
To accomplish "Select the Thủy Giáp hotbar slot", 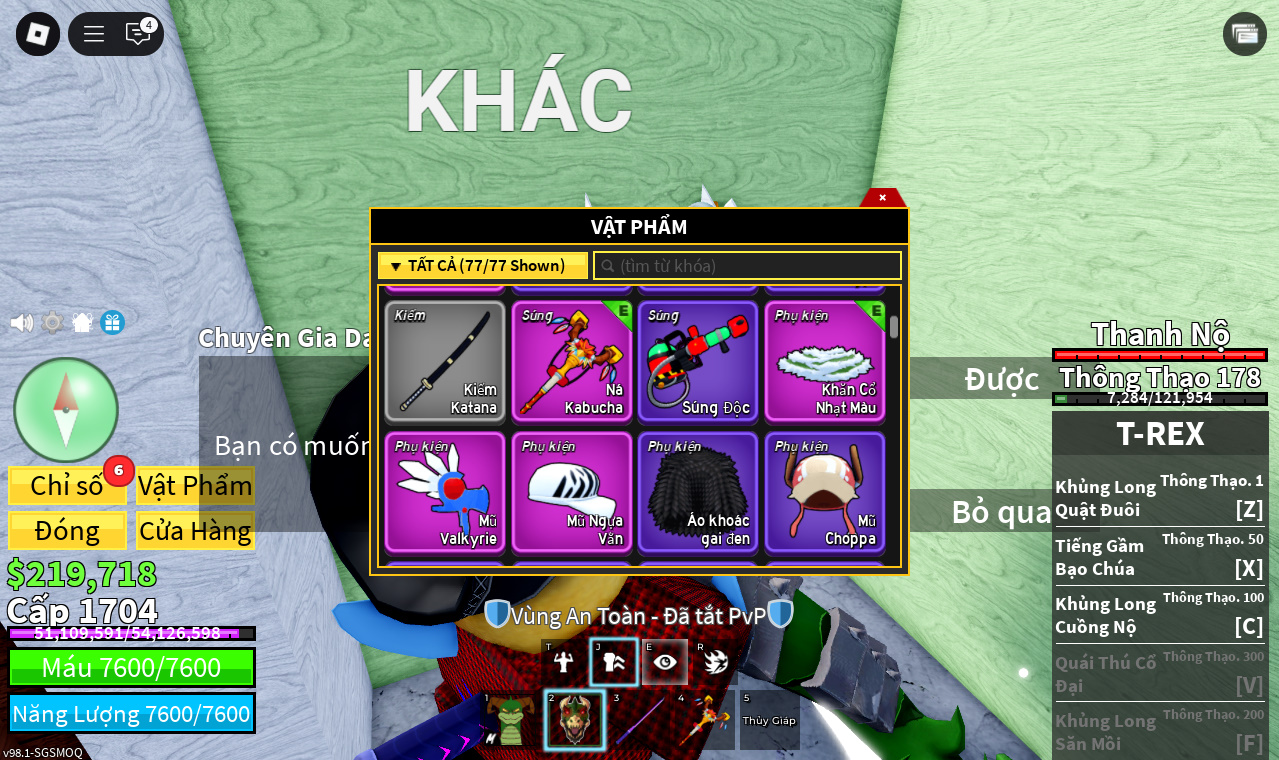I will (769, 720).
